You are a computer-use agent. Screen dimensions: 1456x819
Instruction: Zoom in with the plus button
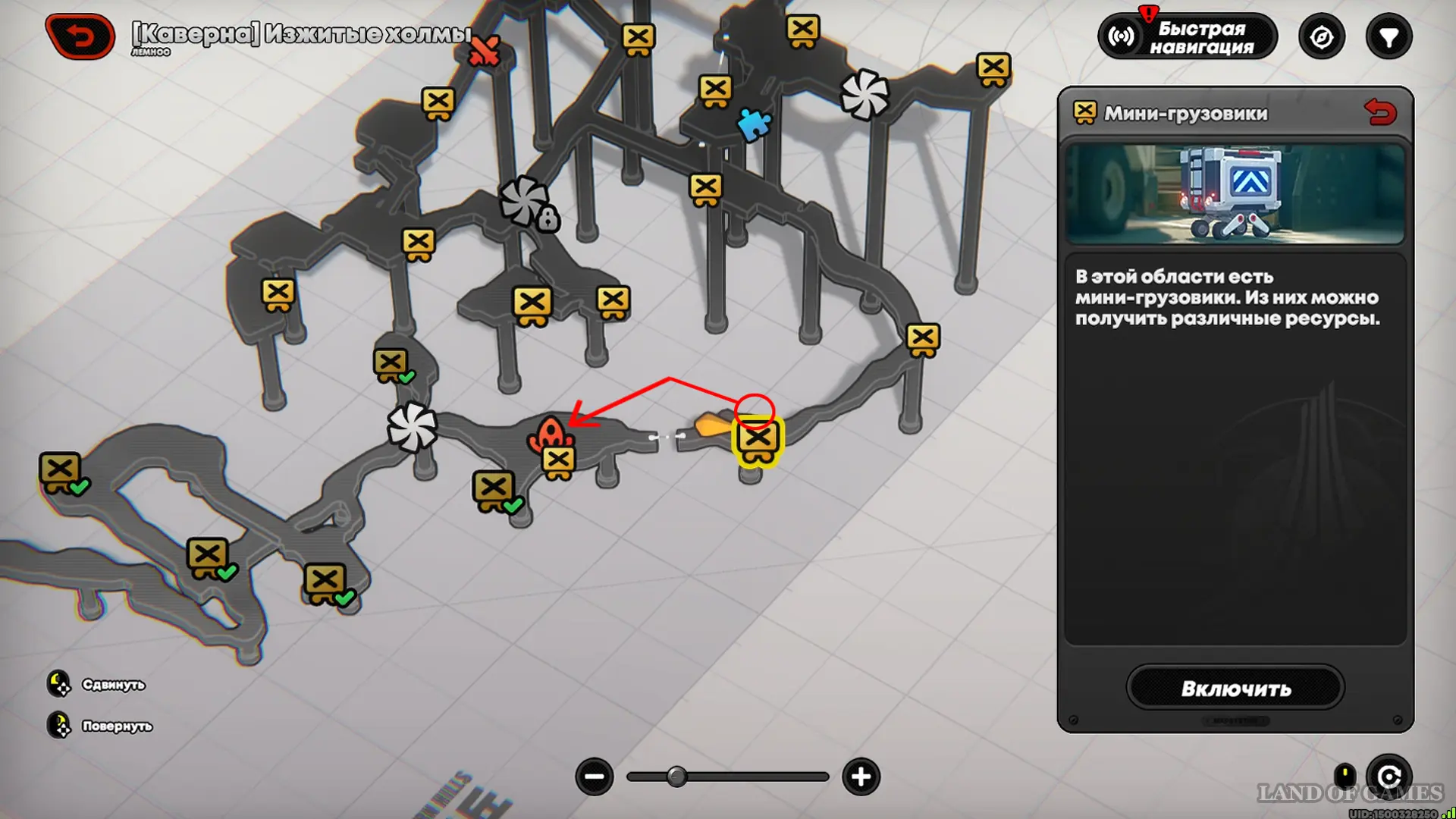[x=861, y=777]
